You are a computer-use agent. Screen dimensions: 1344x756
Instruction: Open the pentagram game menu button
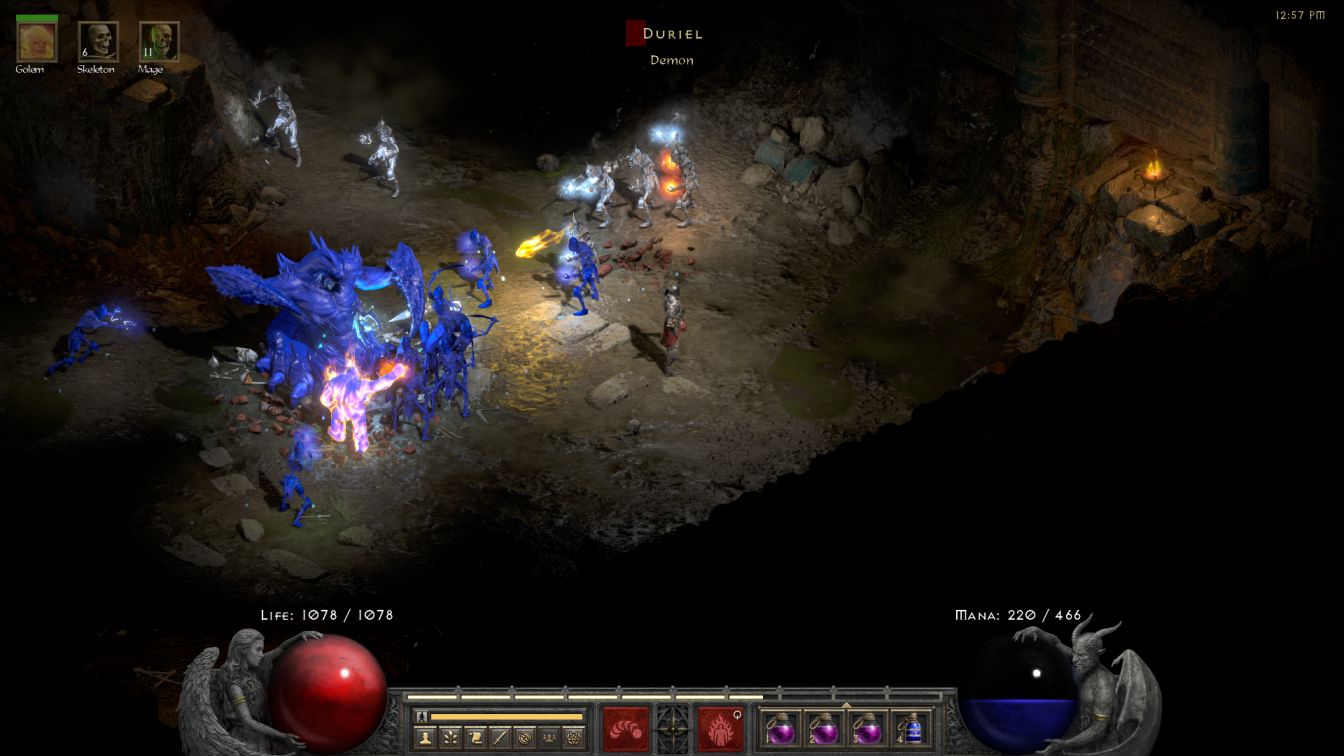point(573,738)
